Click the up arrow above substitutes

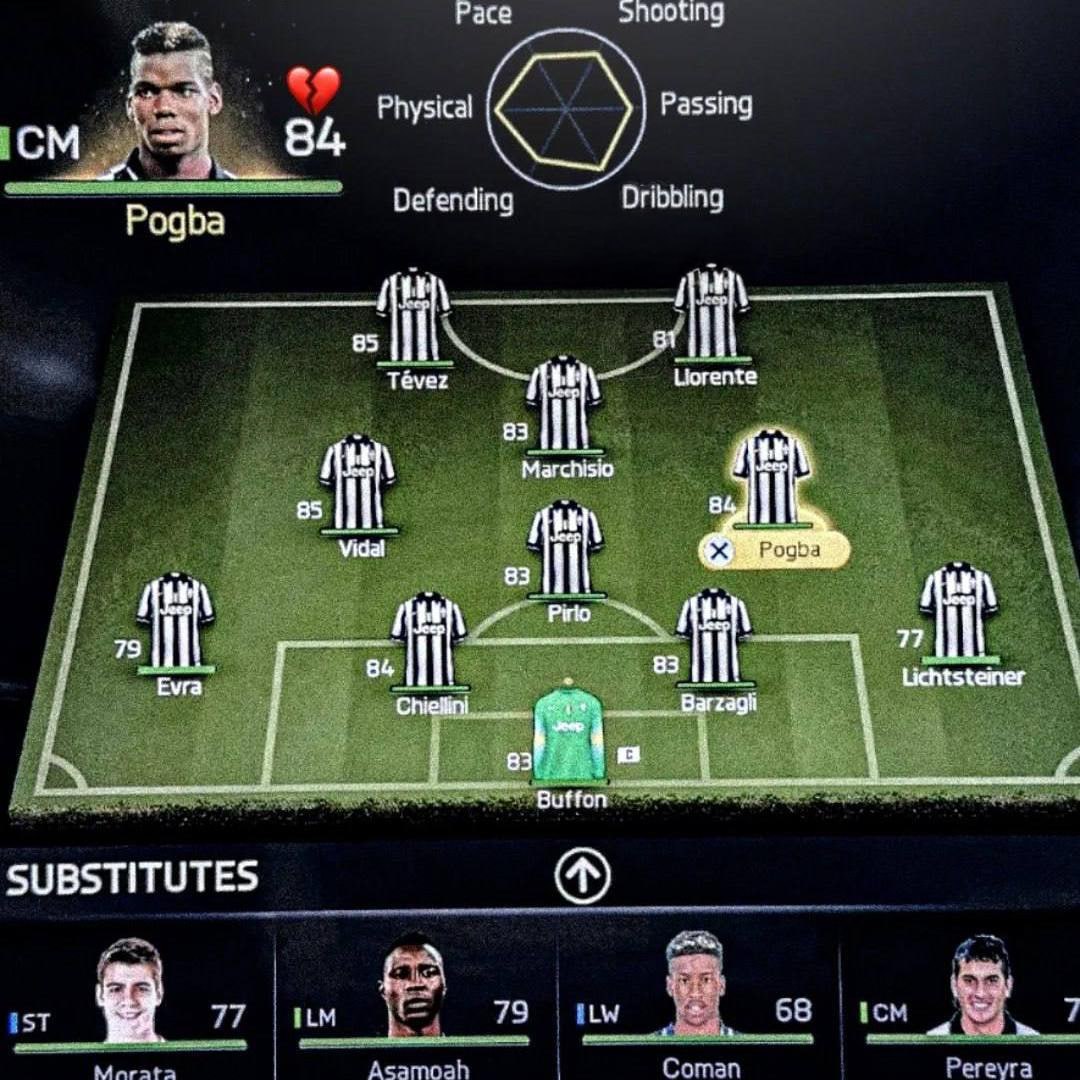(x=582, y=876)
